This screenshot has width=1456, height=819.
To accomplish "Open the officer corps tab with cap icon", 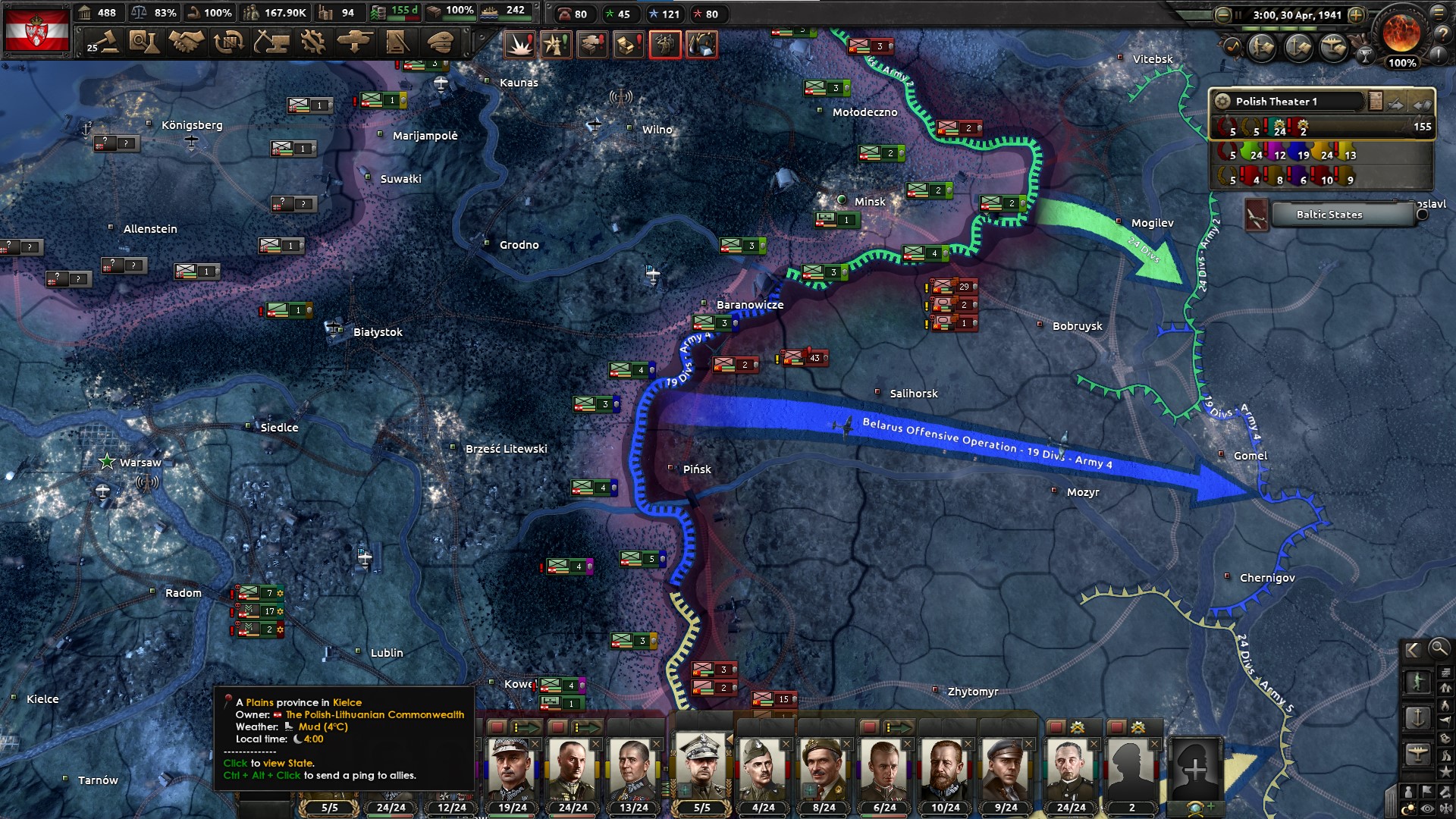I will 441,43.
